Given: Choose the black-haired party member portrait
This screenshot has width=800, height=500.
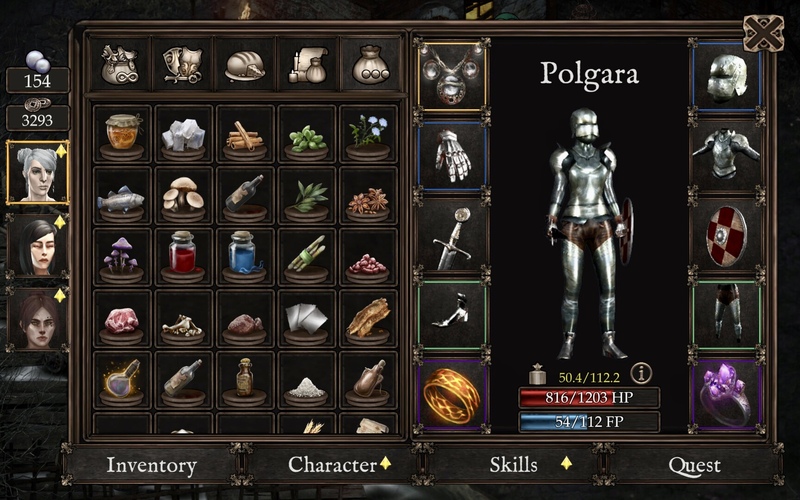Looking at the screenshot, I should [37, 245].
